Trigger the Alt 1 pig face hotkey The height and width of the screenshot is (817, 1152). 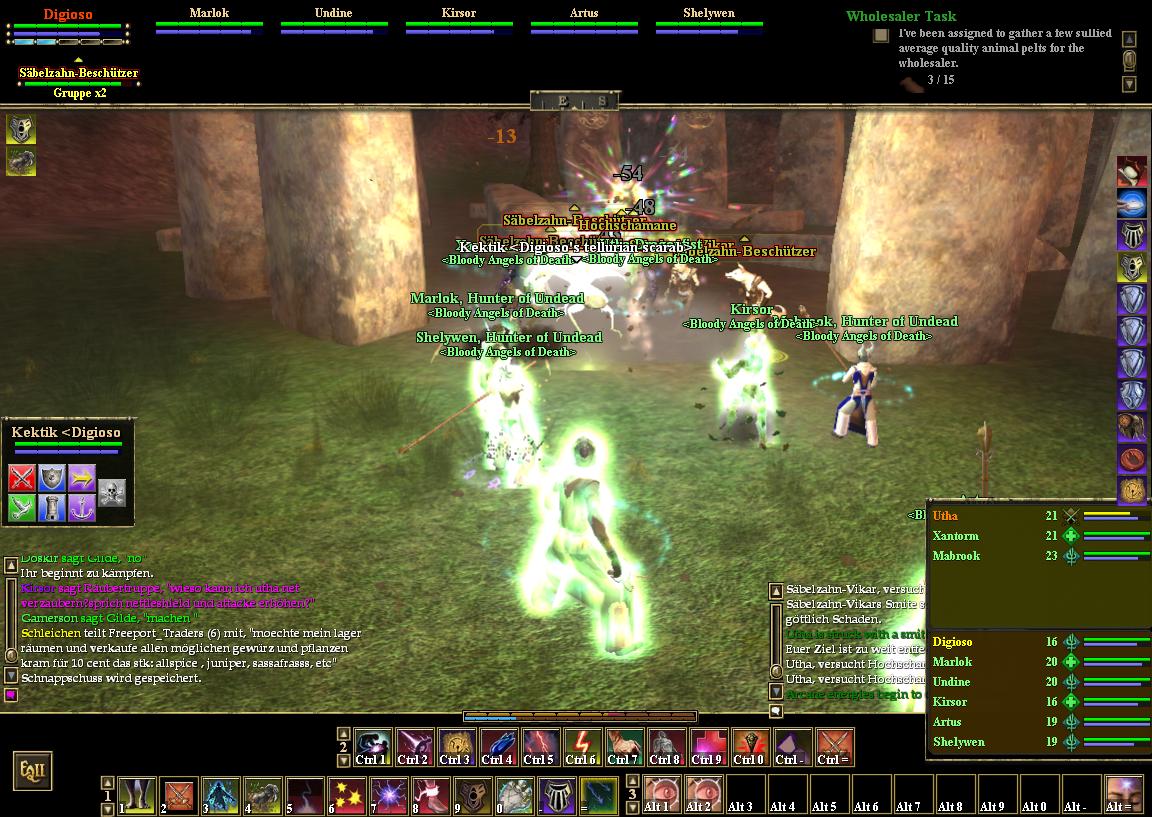click(x=659, y=794)
